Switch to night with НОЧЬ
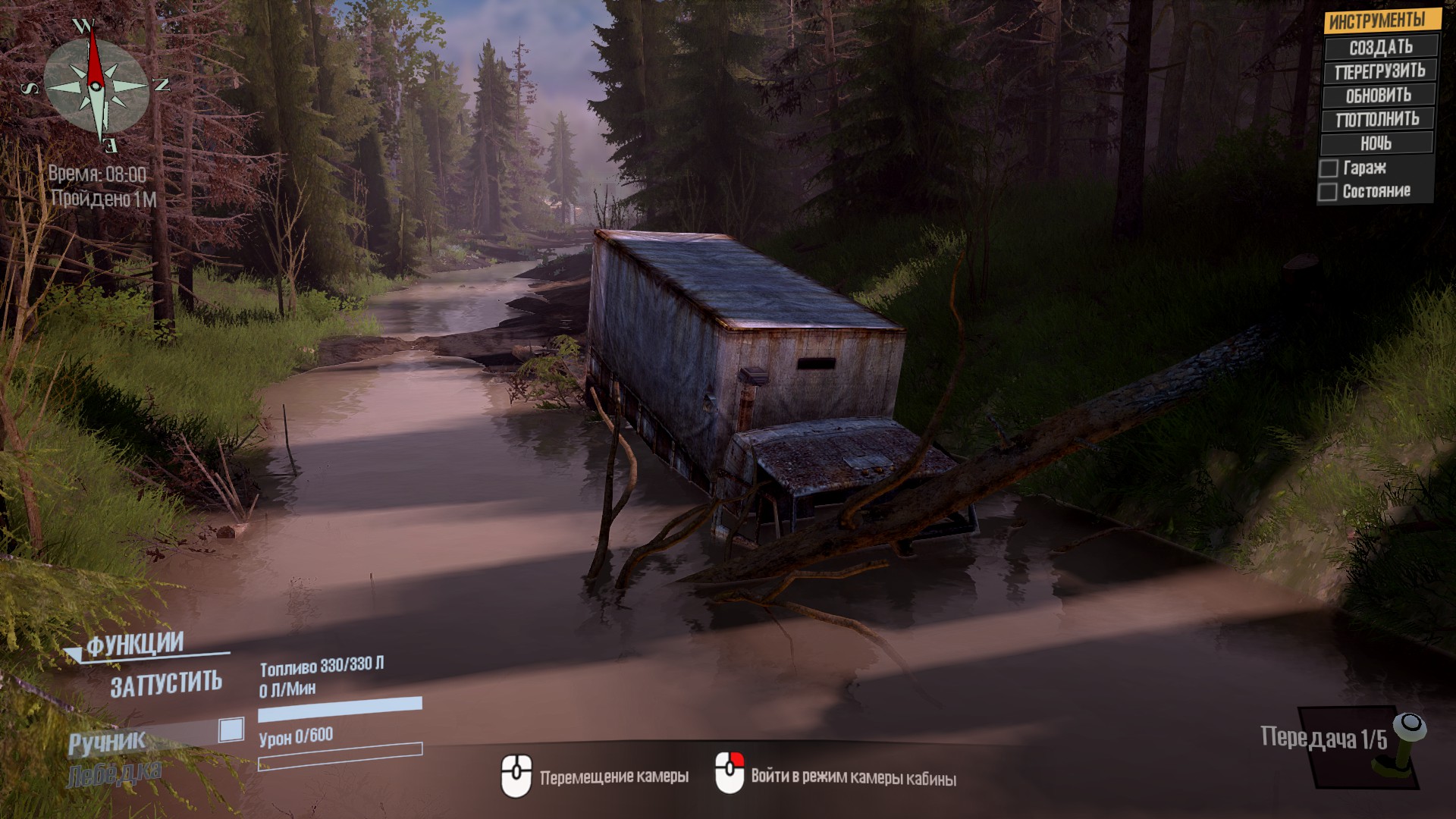This screenshot has height=819, width=1456. click(1376, 143)
